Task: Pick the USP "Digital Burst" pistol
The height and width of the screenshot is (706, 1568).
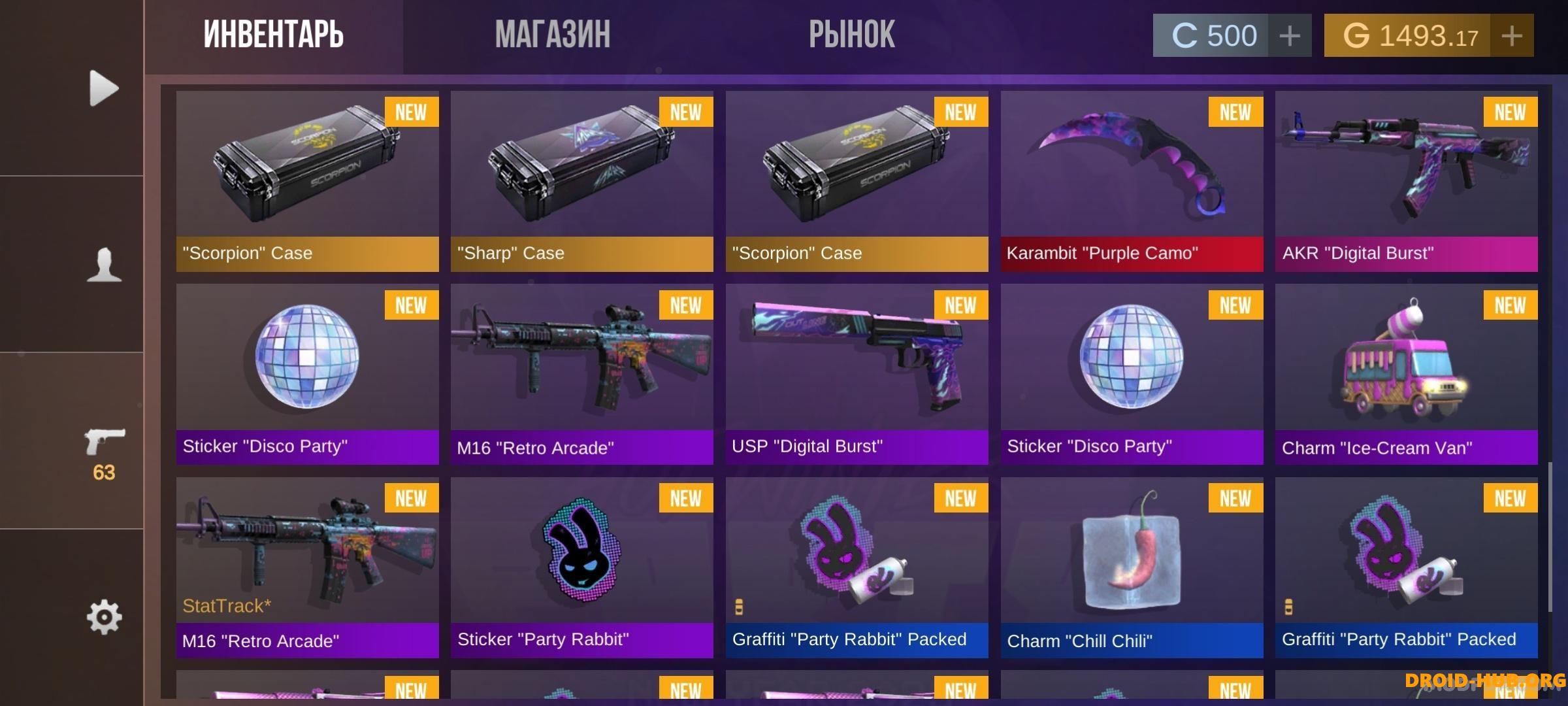Action: pyautogui.click(x=857, y=374)
